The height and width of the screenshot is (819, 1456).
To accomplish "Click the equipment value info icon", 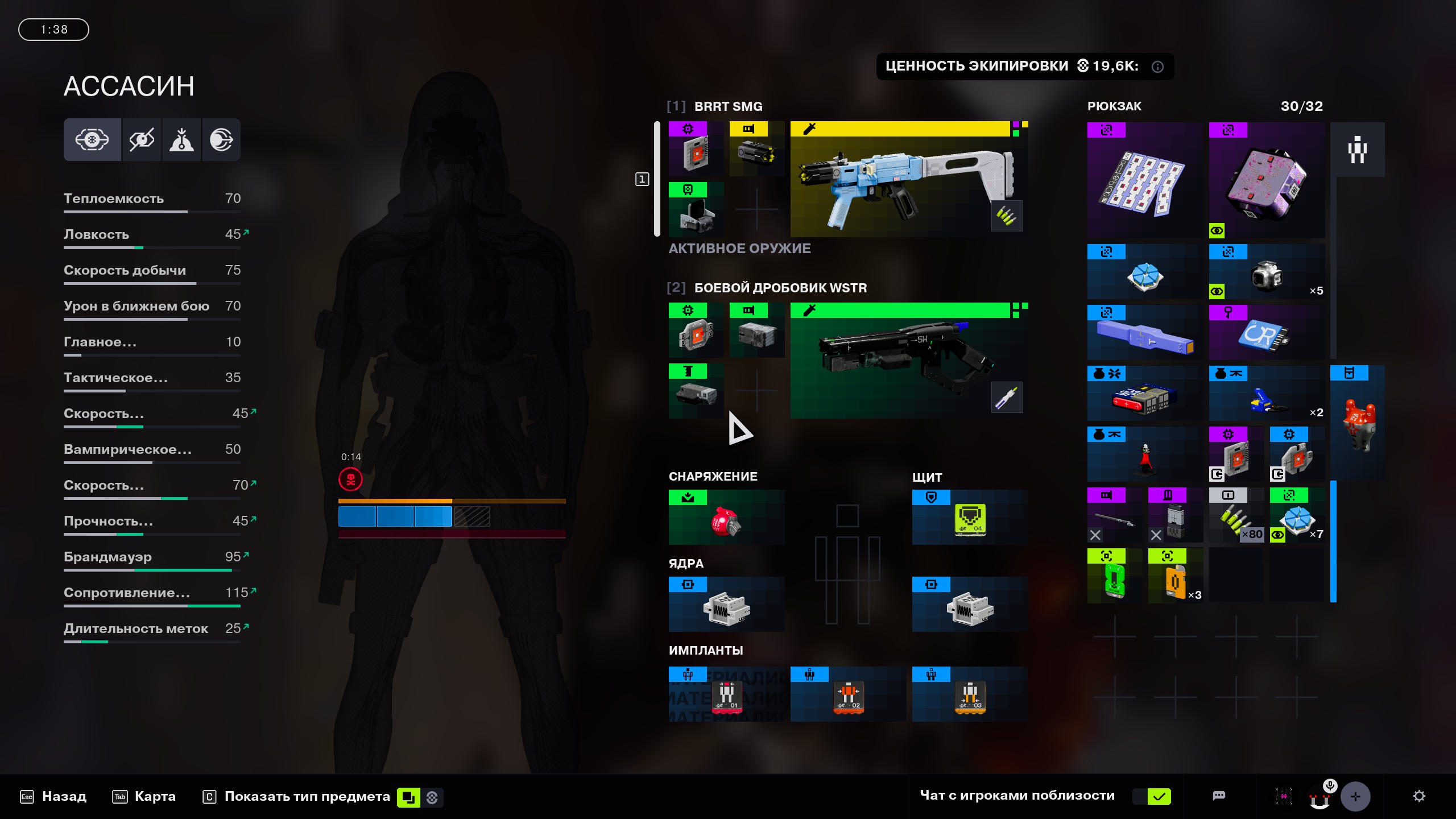I will click(1157, 67).
